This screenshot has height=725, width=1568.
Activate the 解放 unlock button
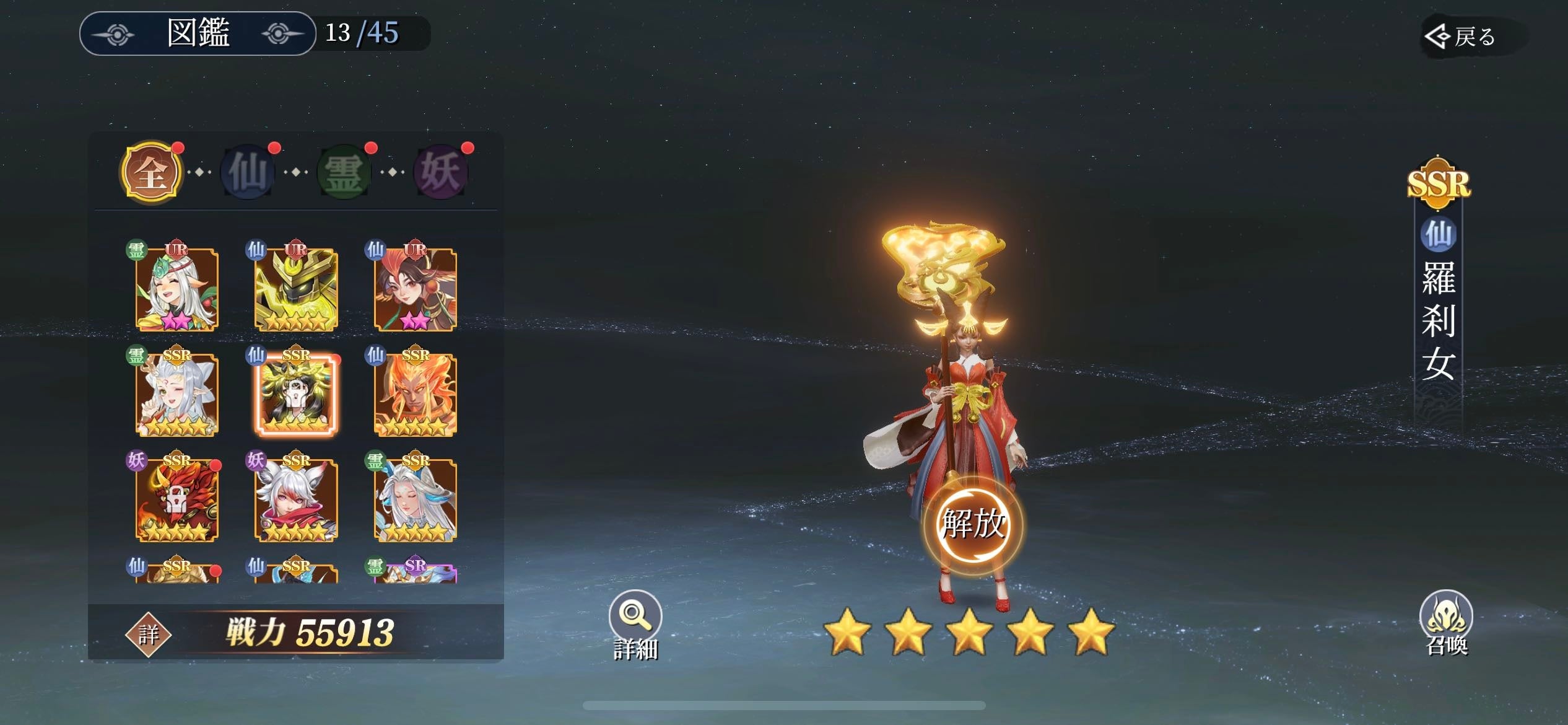[972, 524]
